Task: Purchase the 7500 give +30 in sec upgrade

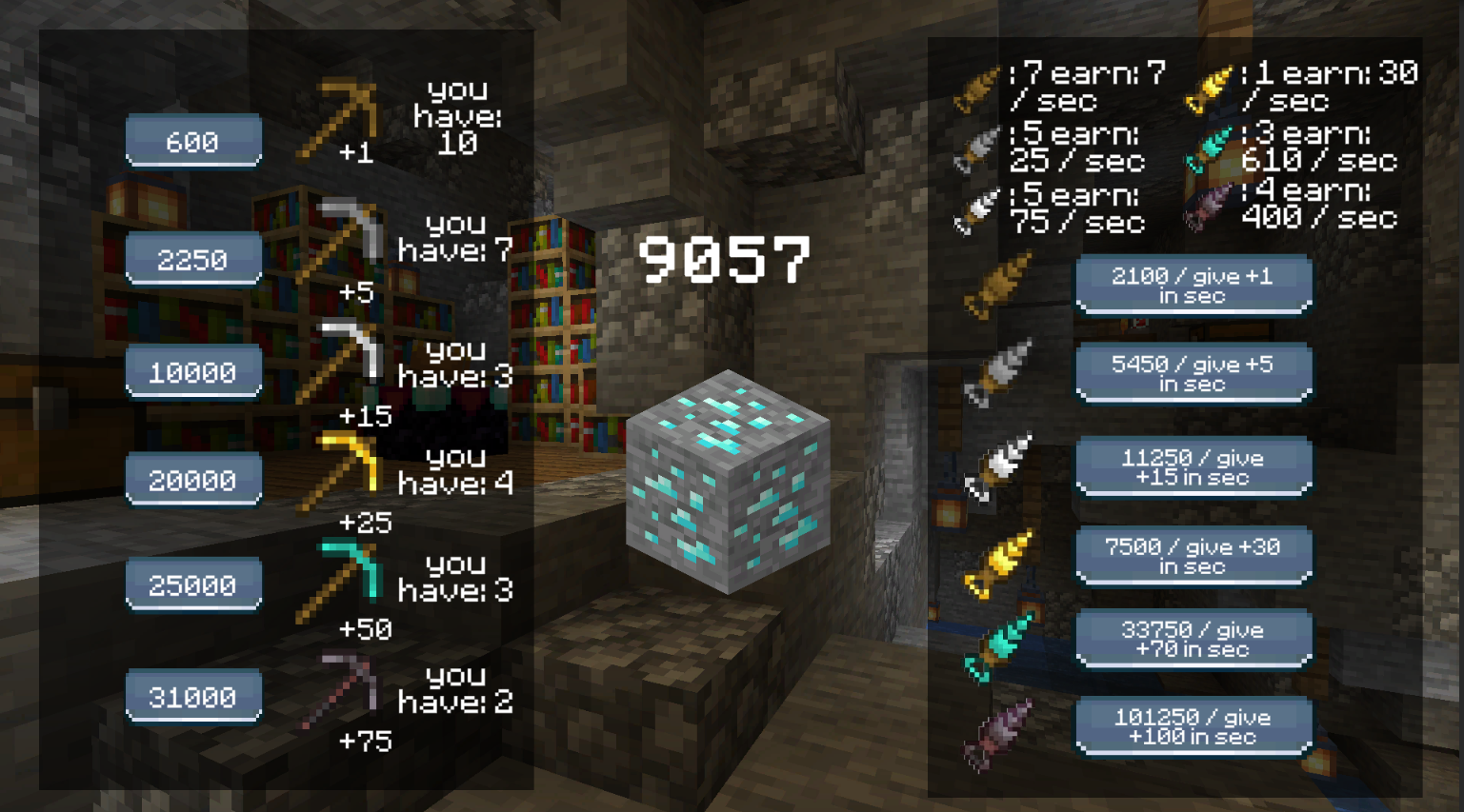Action: coord(1193,555)
